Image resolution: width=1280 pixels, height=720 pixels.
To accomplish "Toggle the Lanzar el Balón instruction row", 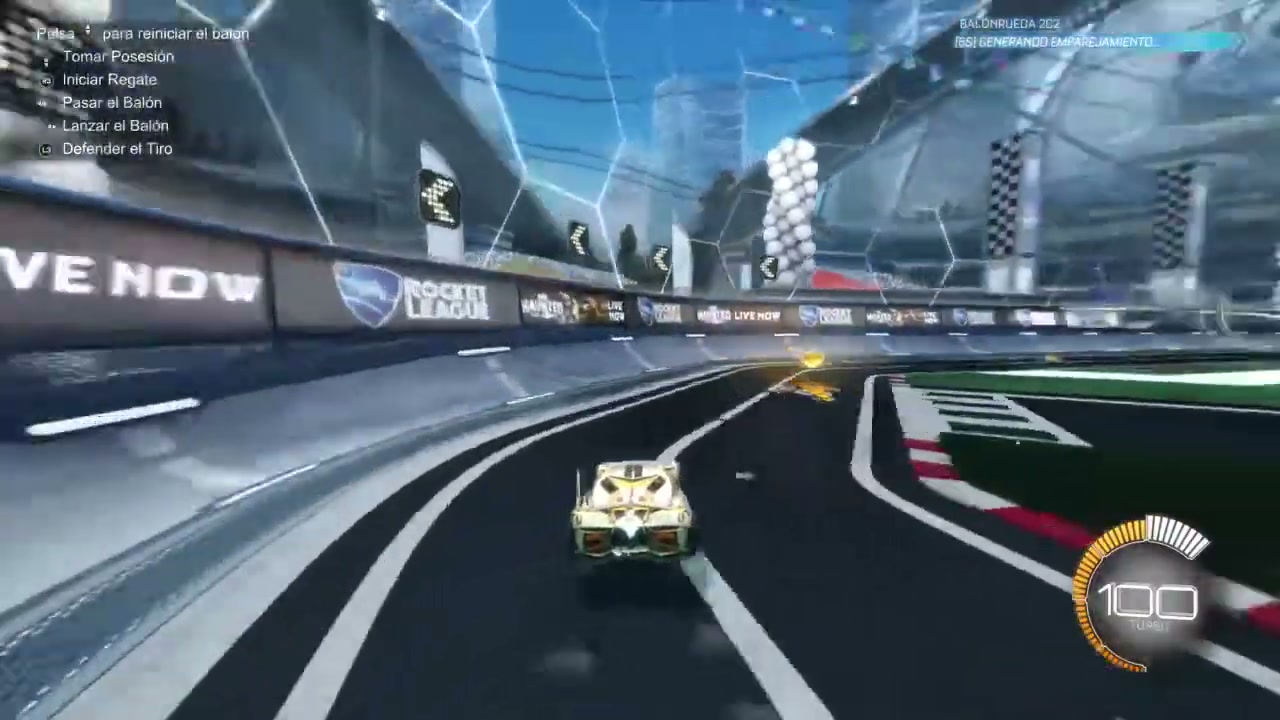I will click(115, 126).
